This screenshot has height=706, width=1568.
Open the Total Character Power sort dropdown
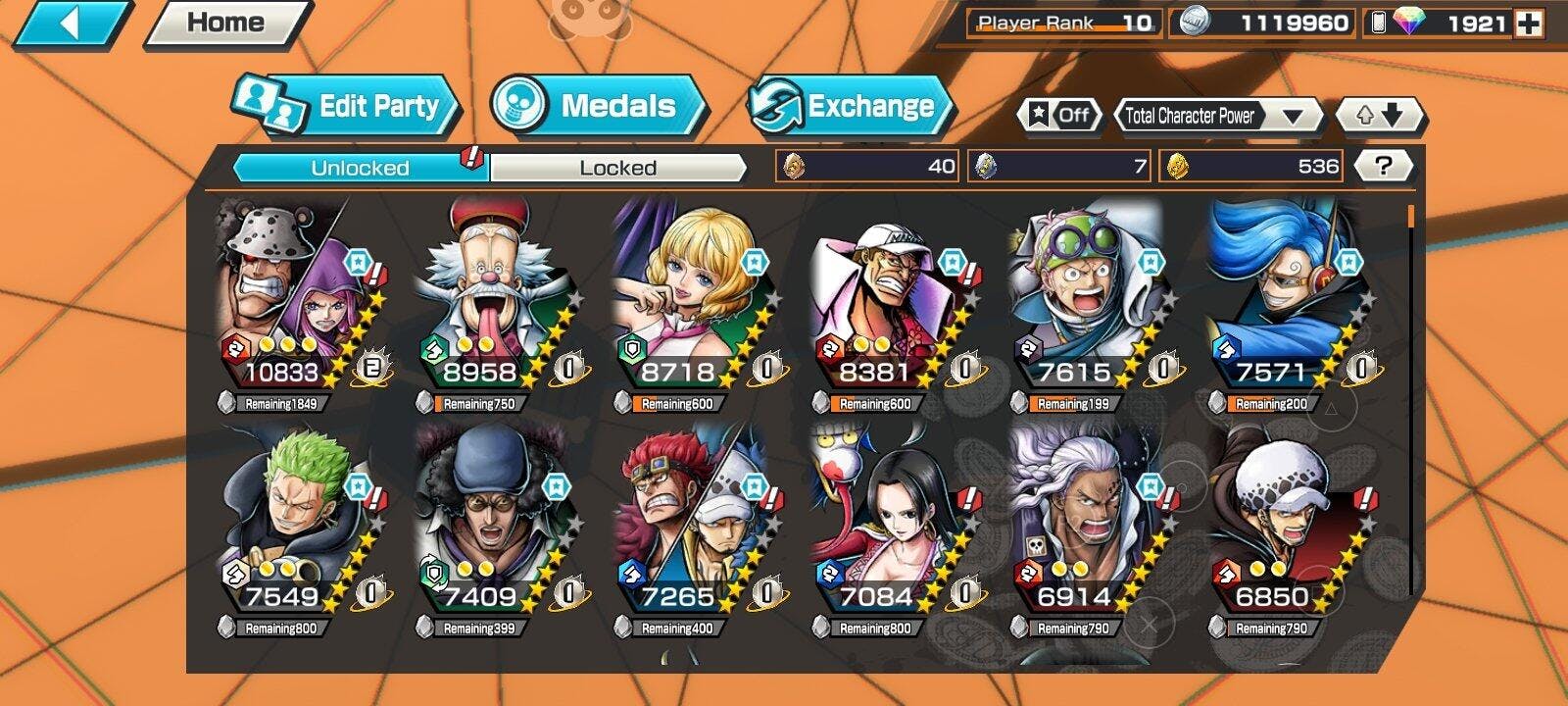[x=1217, y=116]
